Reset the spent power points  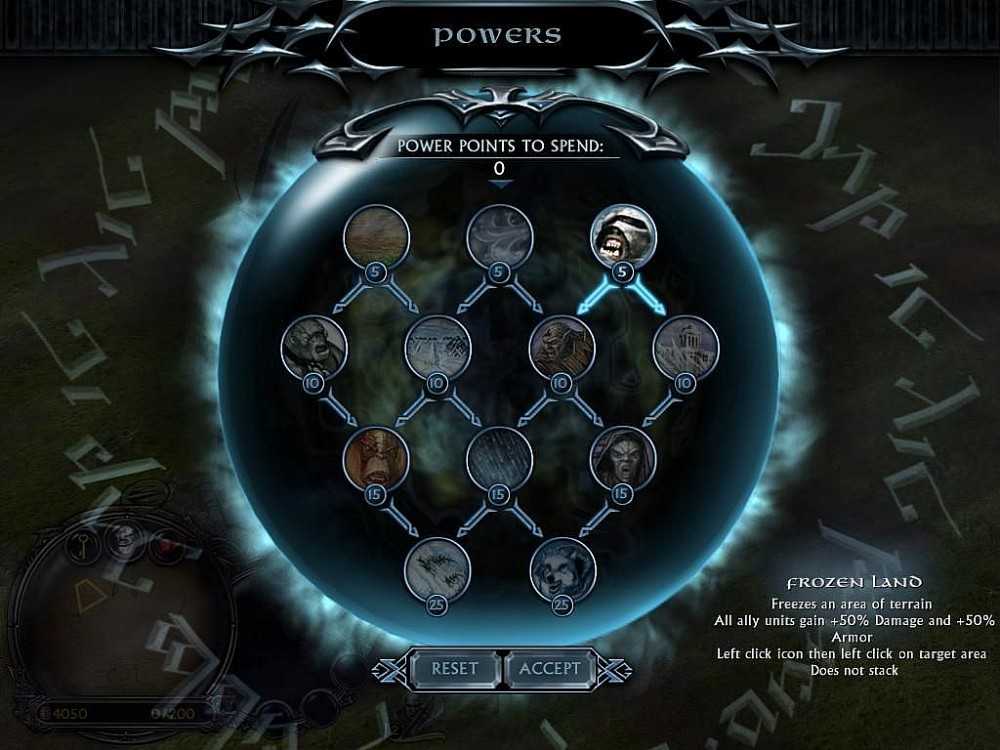(x=455, y=668)
